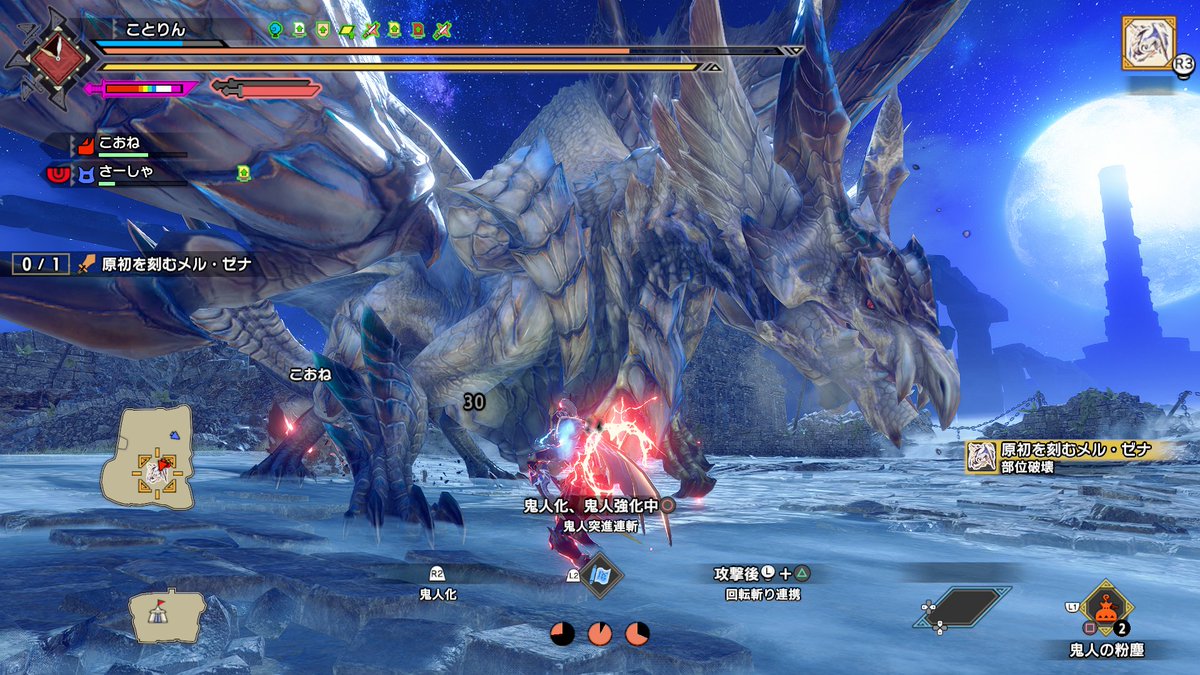Click the player name ことりん
1200x675 pixels.
coord(155,29)
